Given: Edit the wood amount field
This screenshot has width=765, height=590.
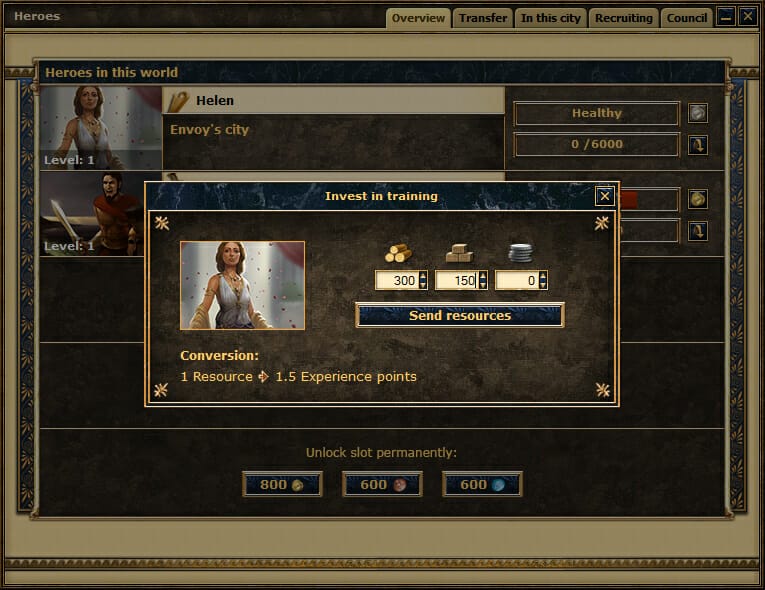Looking at the screenshot, I should [x=396, y=281].
